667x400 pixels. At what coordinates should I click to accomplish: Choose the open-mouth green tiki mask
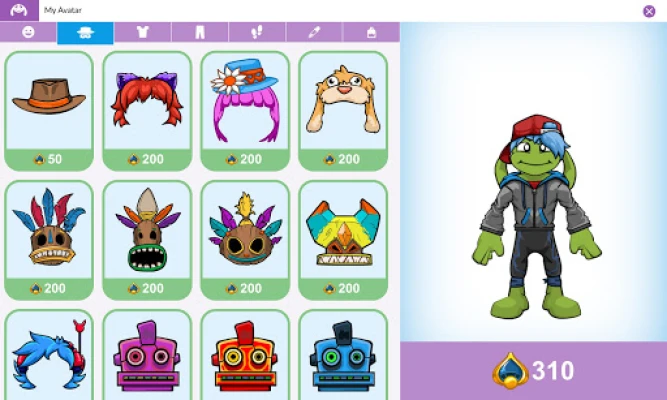tap(147, 239)
